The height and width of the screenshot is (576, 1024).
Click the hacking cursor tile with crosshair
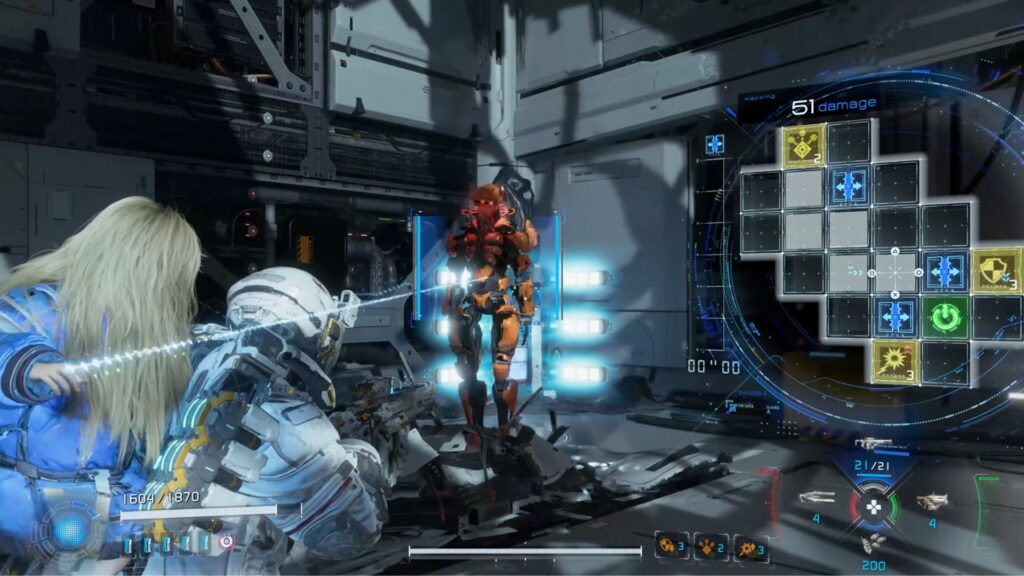pyautogui.click(x=895, y=272)
